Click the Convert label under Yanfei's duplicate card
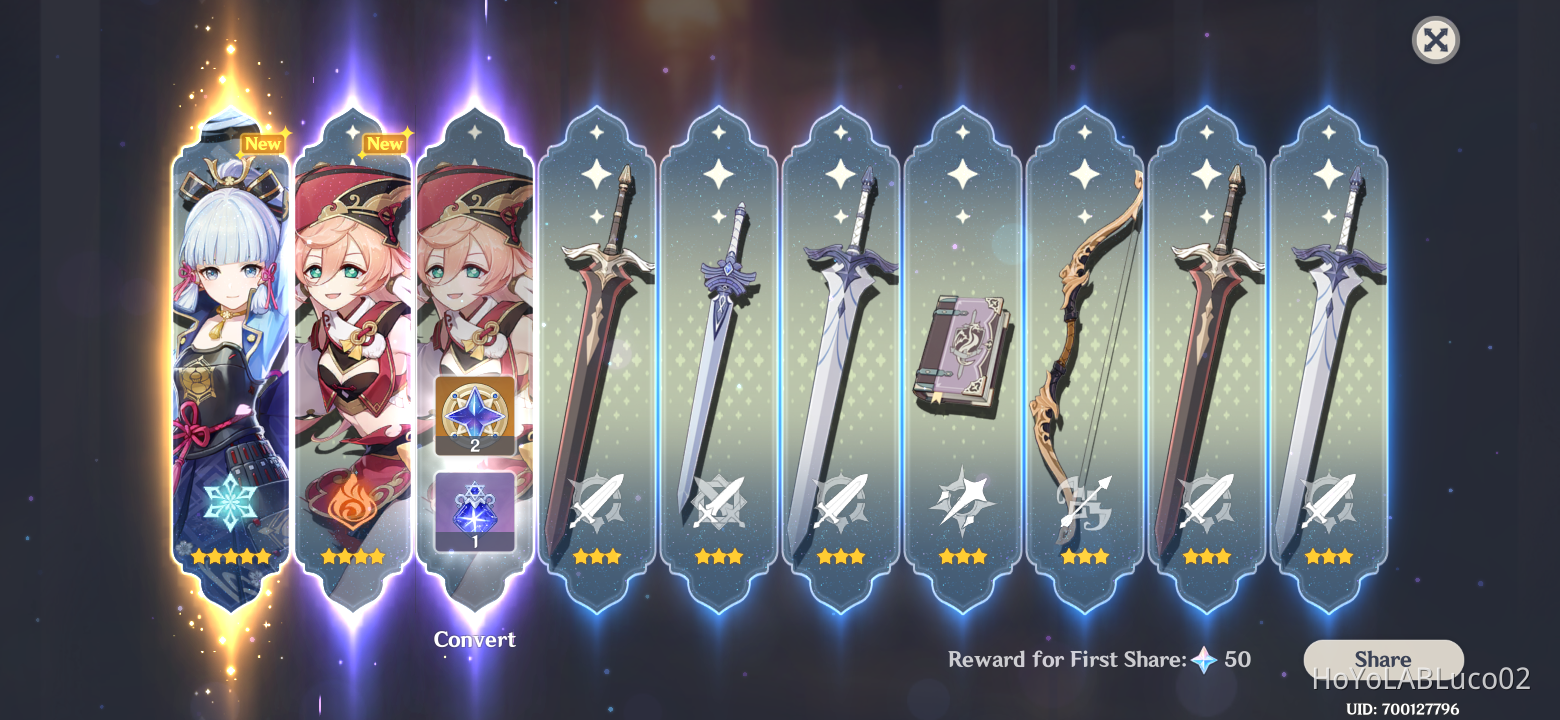 [474, 639]
